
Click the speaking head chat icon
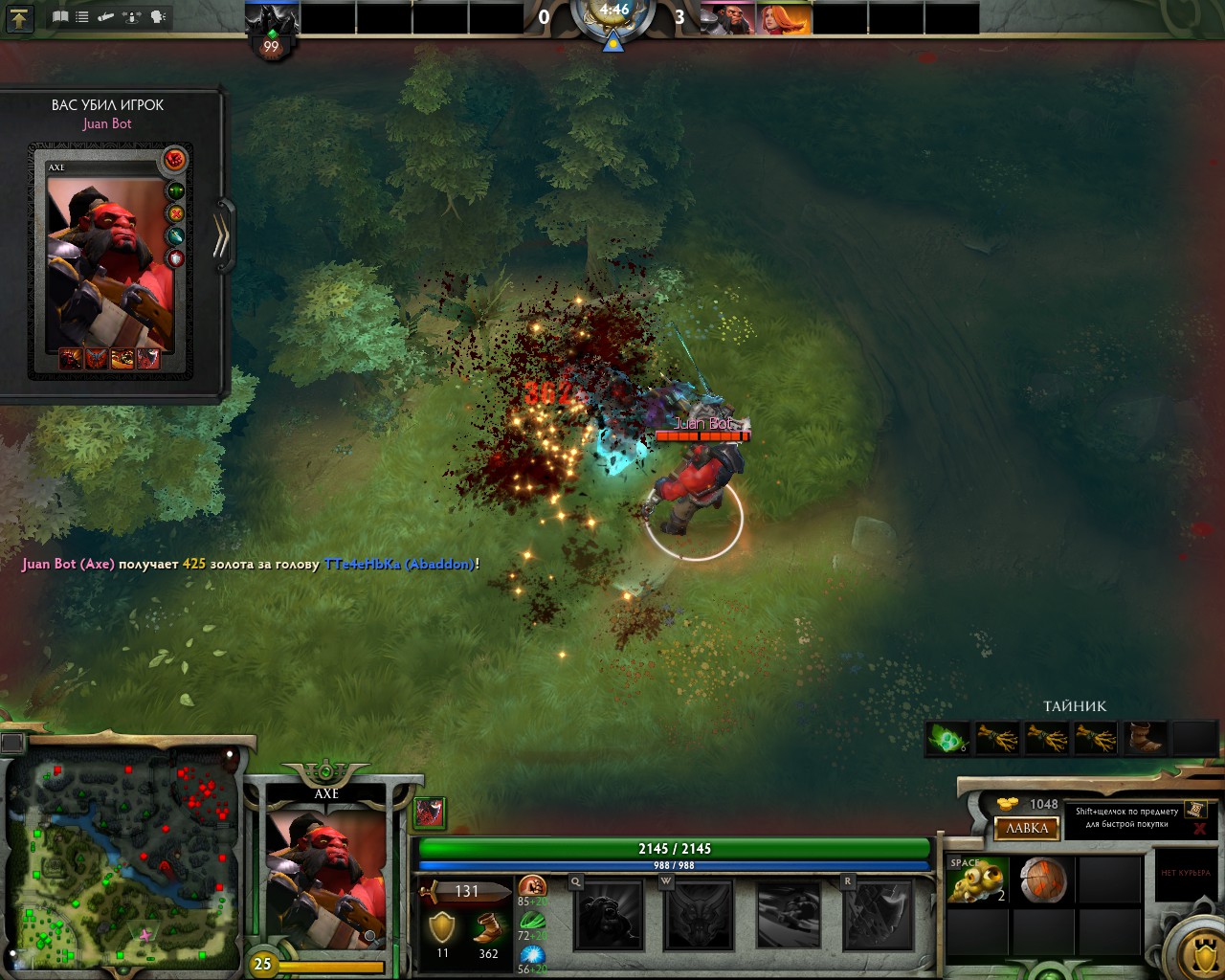[x=157, y=16]
